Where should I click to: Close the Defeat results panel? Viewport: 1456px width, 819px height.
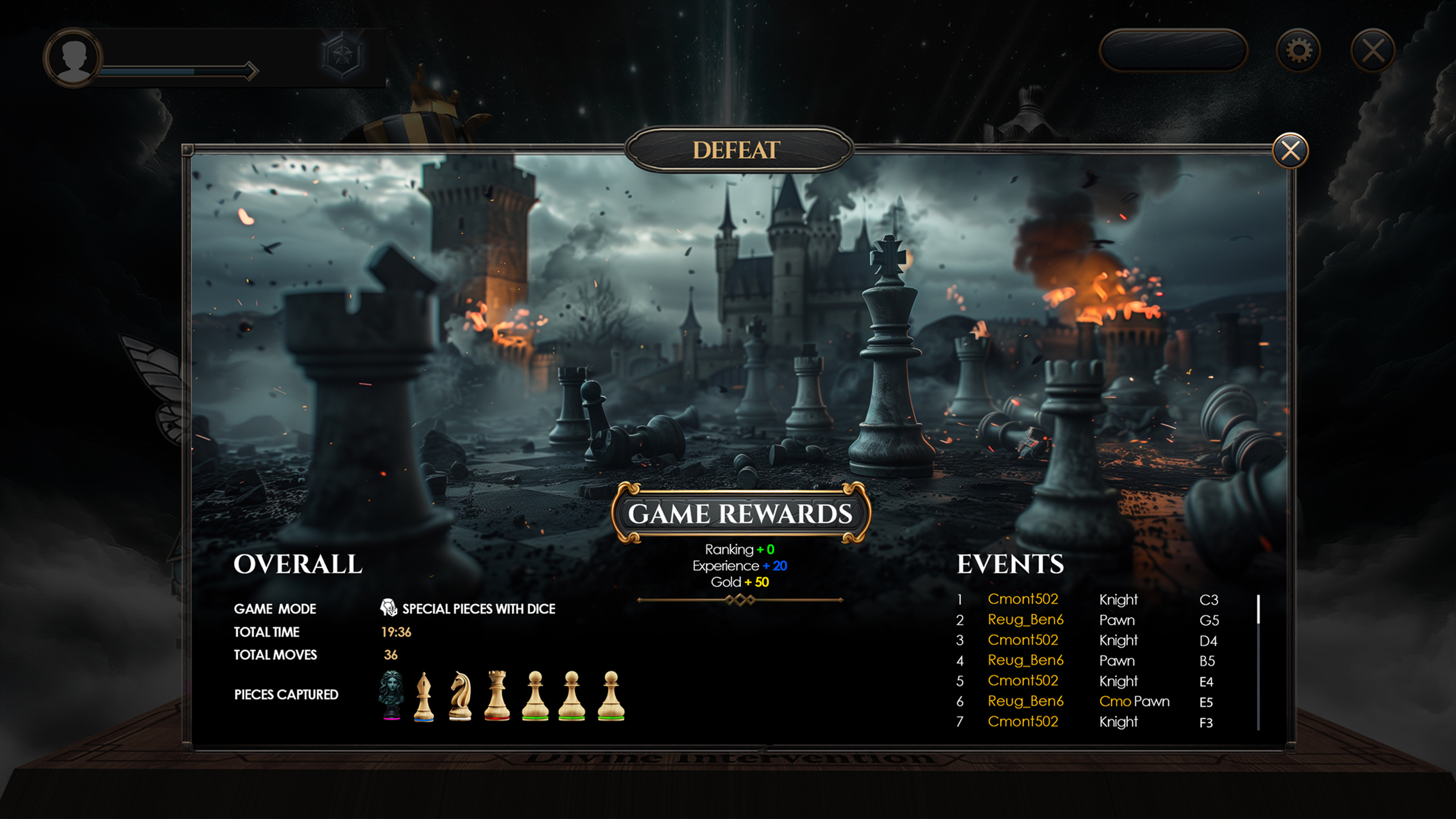tap(1290, 151)
